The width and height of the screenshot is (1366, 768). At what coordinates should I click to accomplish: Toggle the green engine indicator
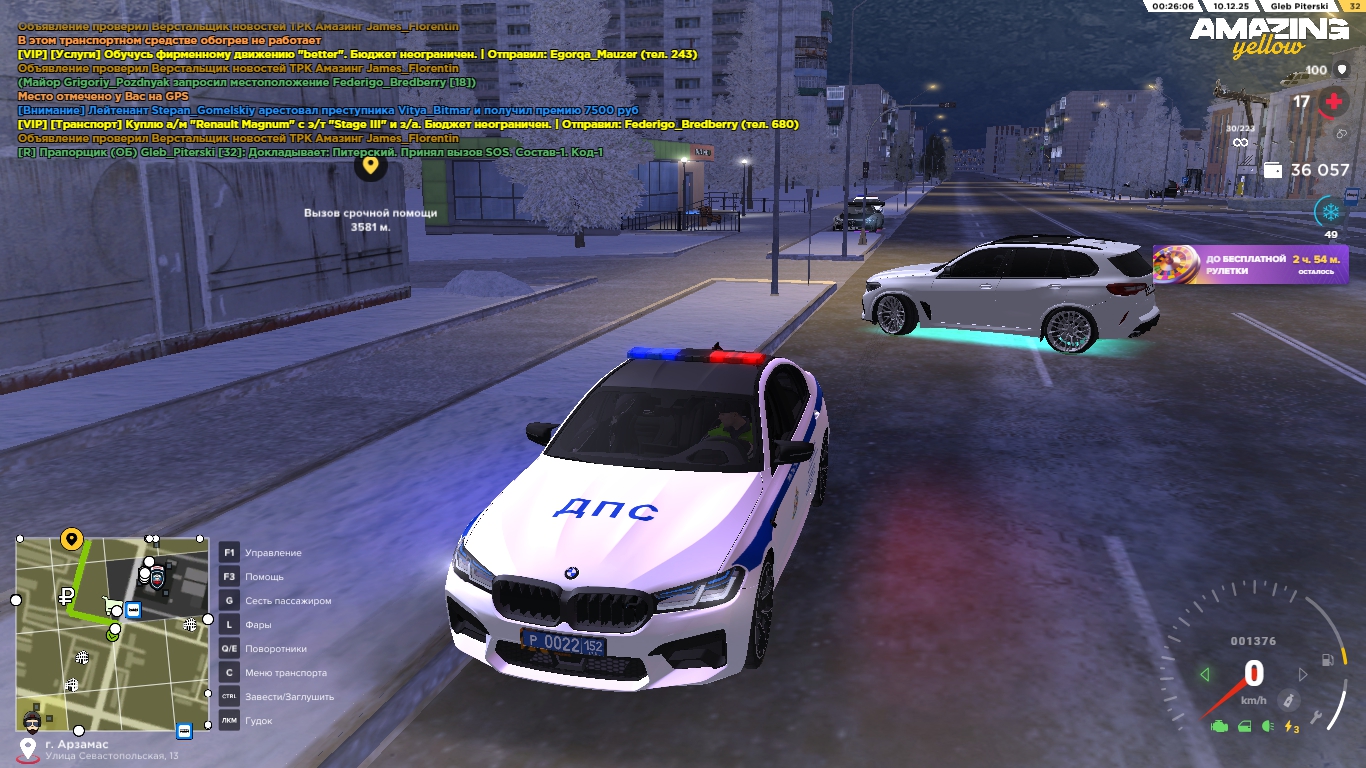[1219, 727]
